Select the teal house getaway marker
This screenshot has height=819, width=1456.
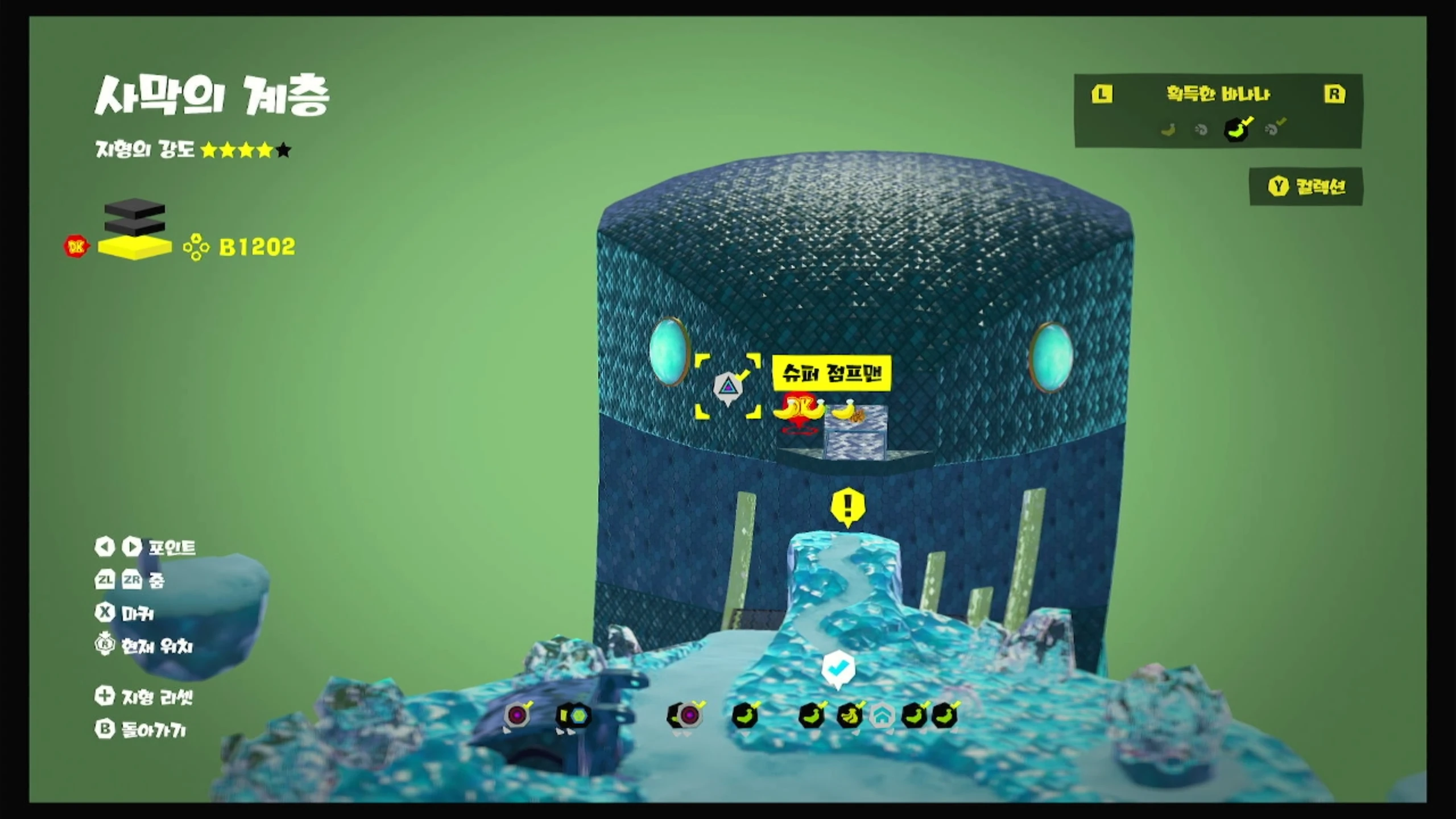882,717
